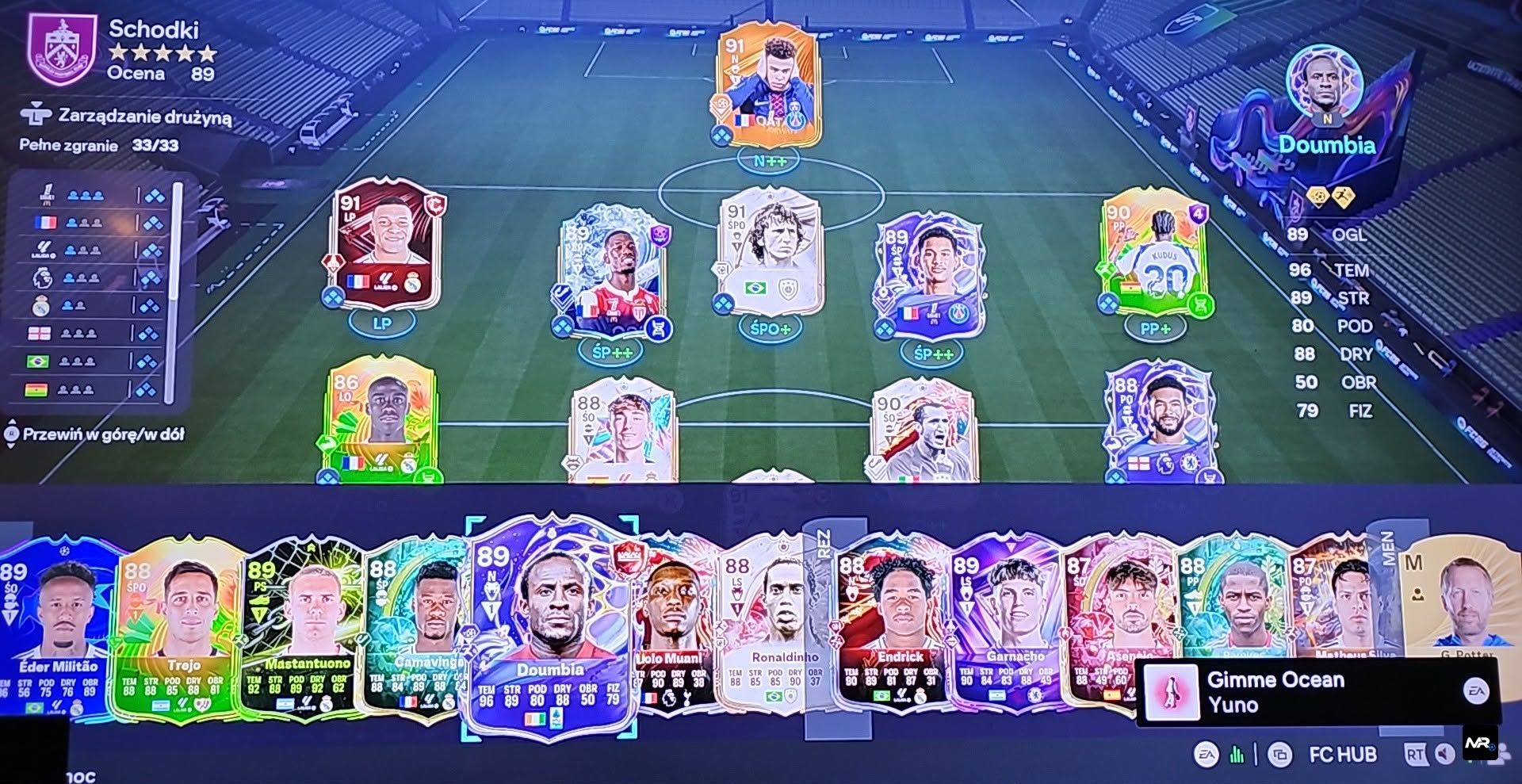
Task: Select the 91-rated striker card at N++
Action: pos(768,86)
